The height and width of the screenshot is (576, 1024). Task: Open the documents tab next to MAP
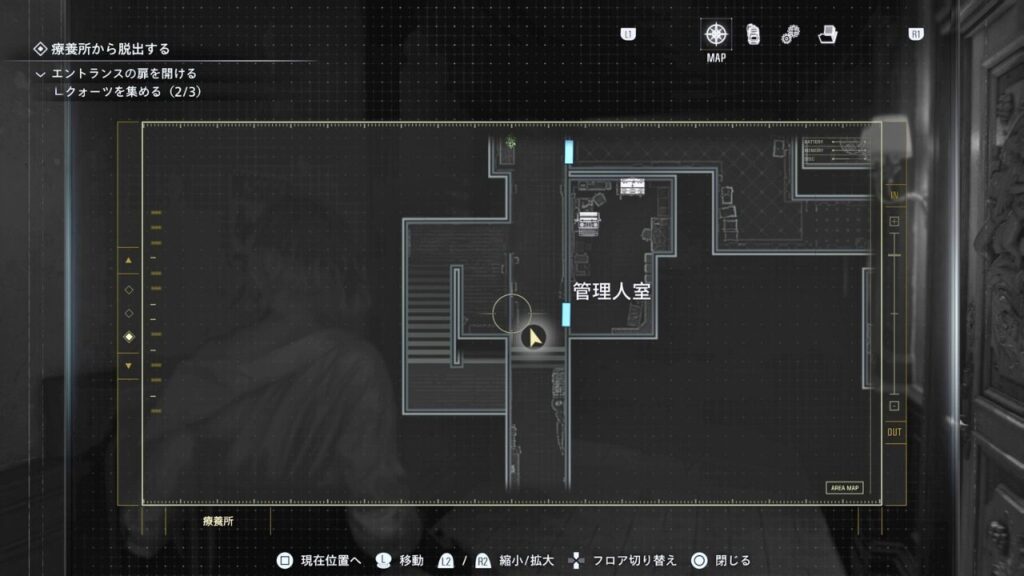point(753,34)
